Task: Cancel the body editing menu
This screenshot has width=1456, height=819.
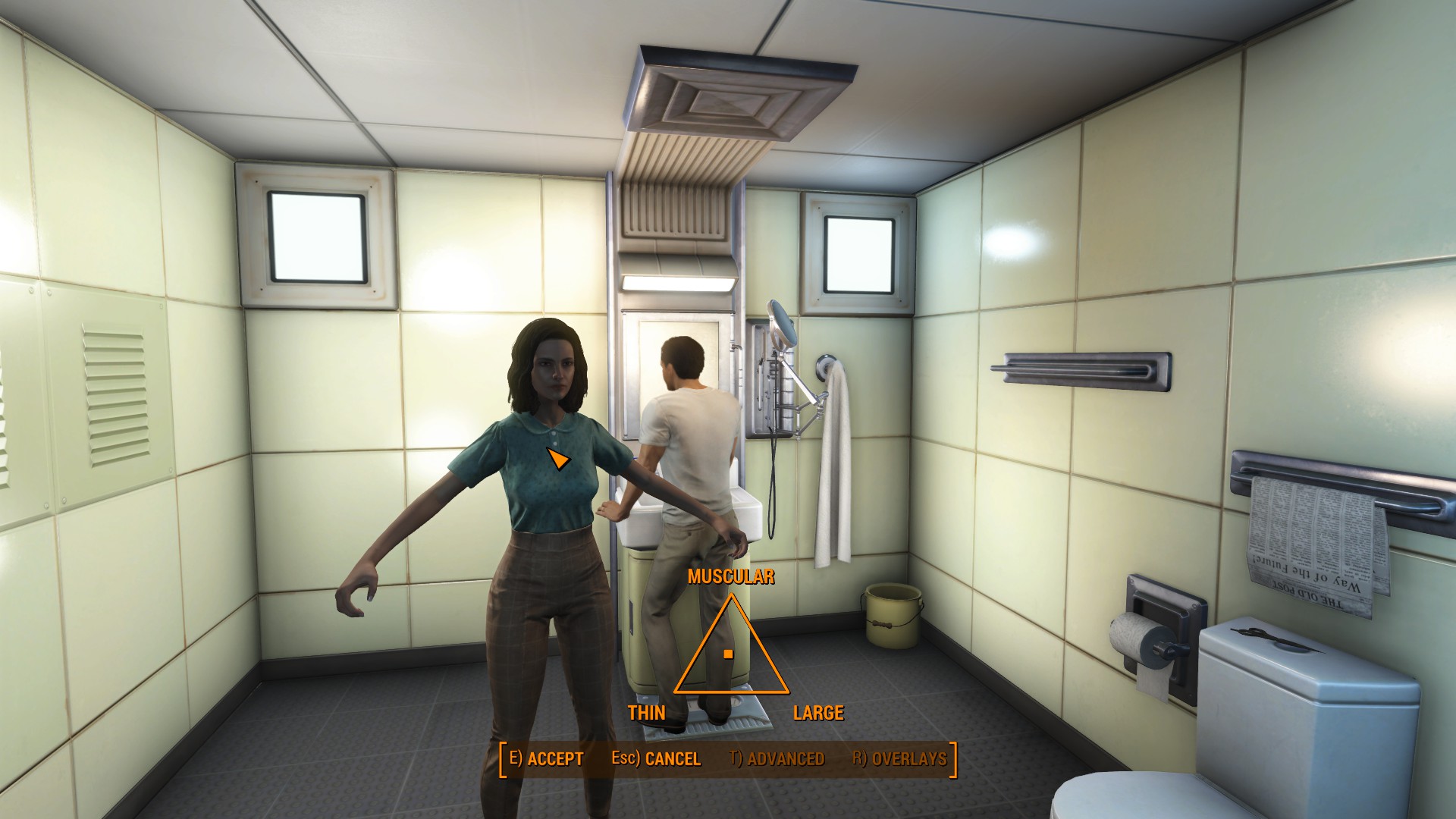Action: pos(656,758)
